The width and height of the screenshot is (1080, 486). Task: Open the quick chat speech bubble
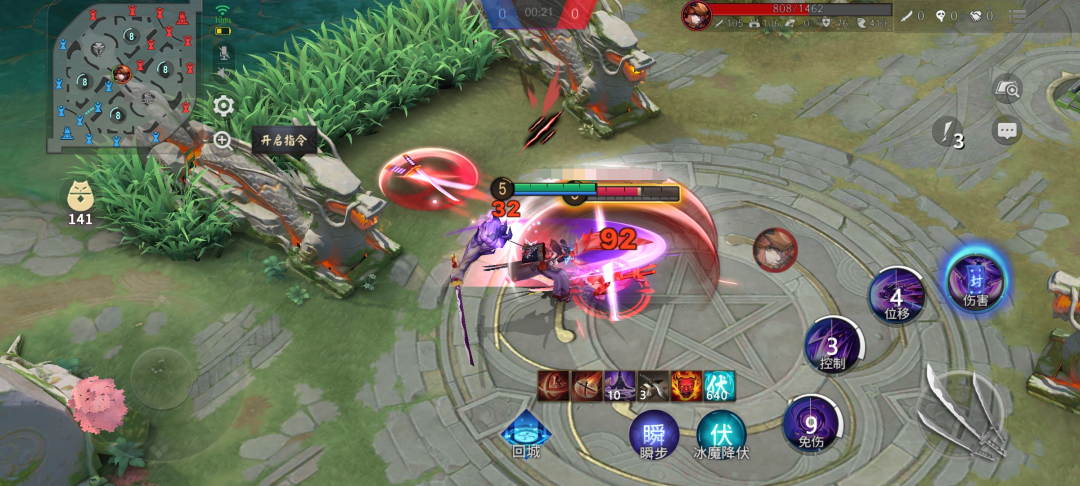point(1007,130)
